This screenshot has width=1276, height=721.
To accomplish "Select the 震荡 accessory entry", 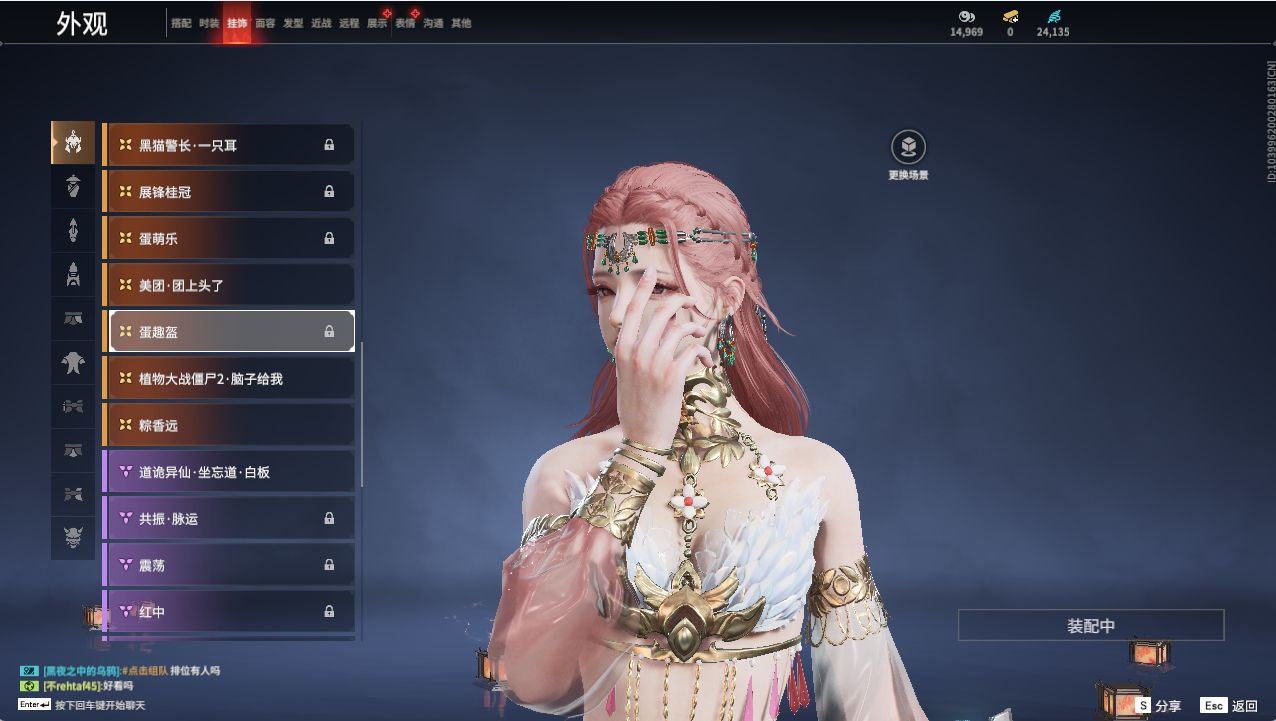I will click(229, 565).
